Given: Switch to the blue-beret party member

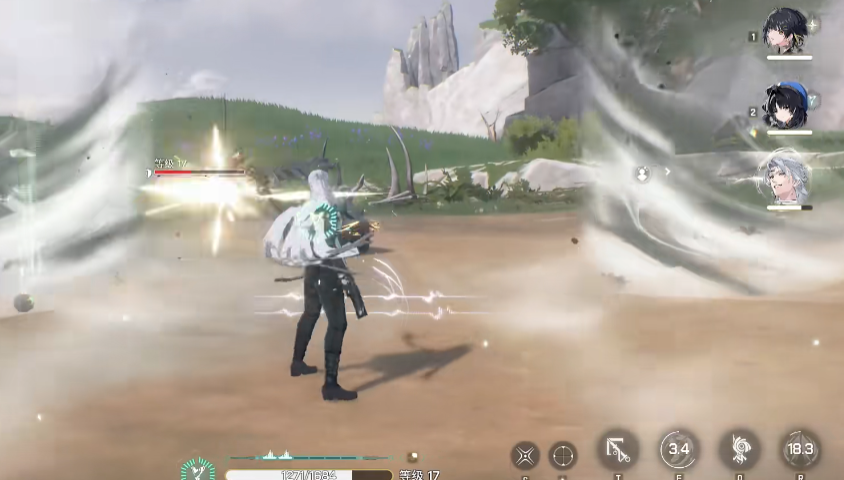Looking at the screenshot, I should tap(786, 104).
